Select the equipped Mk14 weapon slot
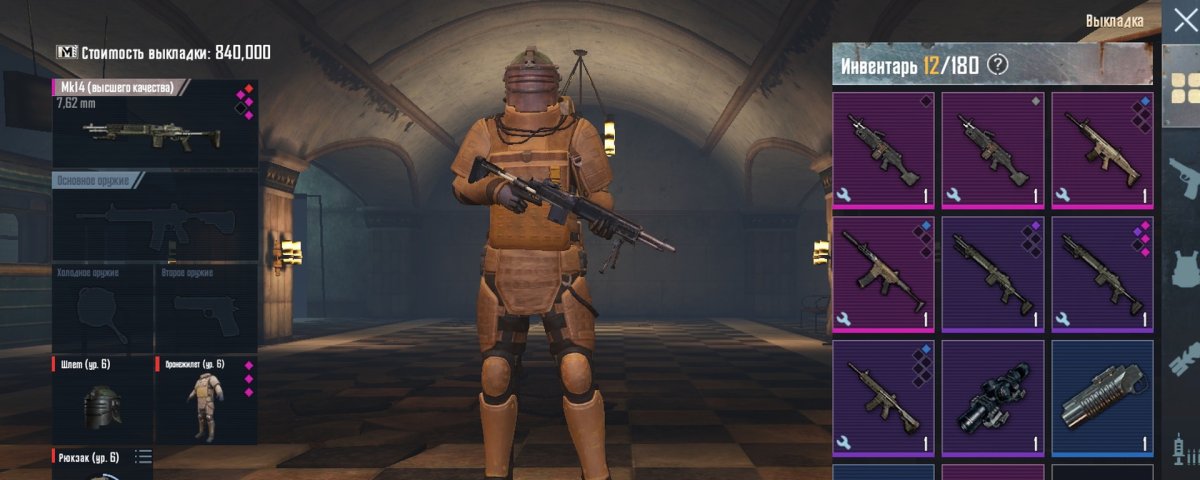Viewport: 1200px width, 480px height. 155,124
